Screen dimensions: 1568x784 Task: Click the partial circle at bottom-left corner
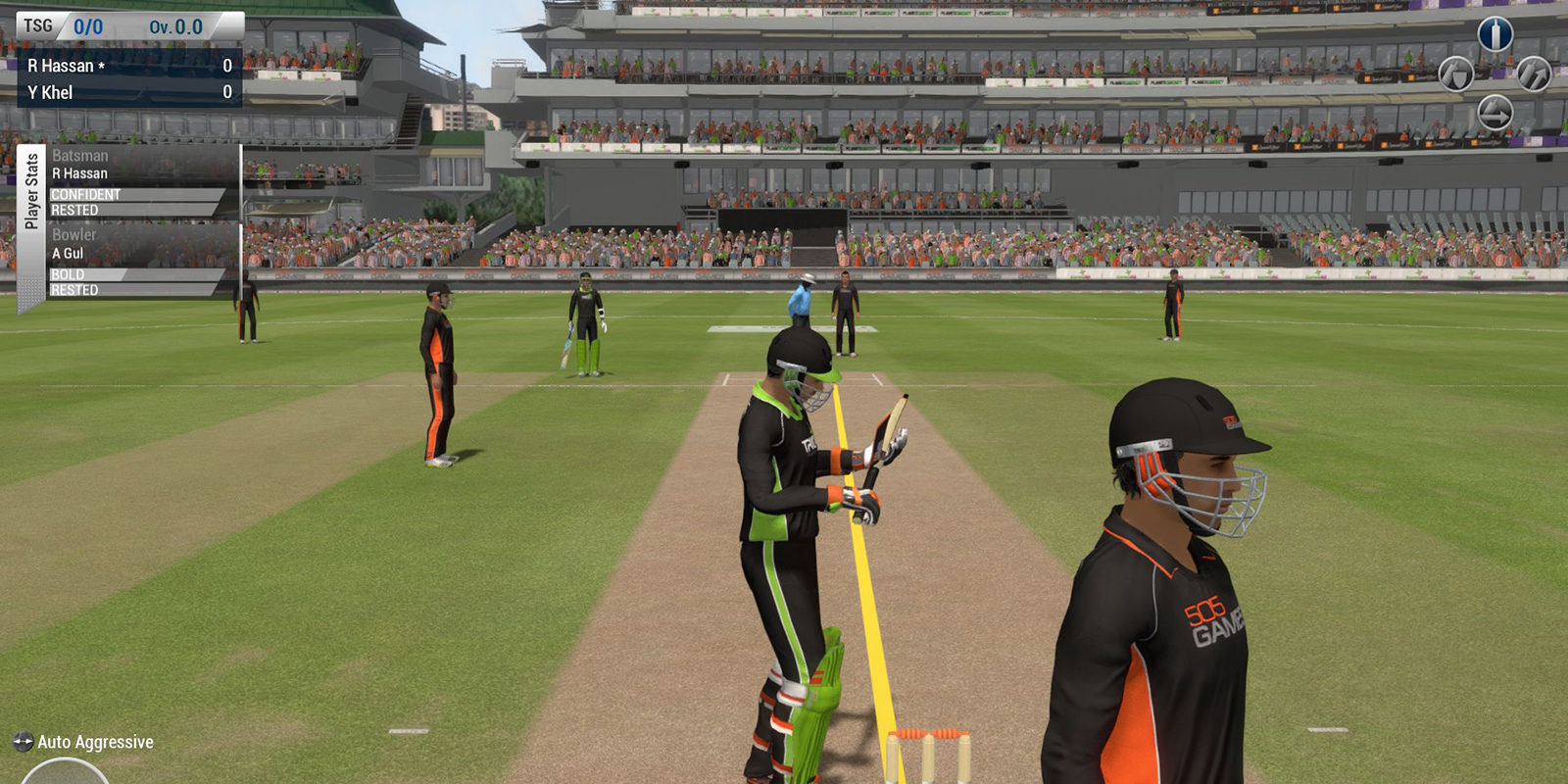click(65, 772)
